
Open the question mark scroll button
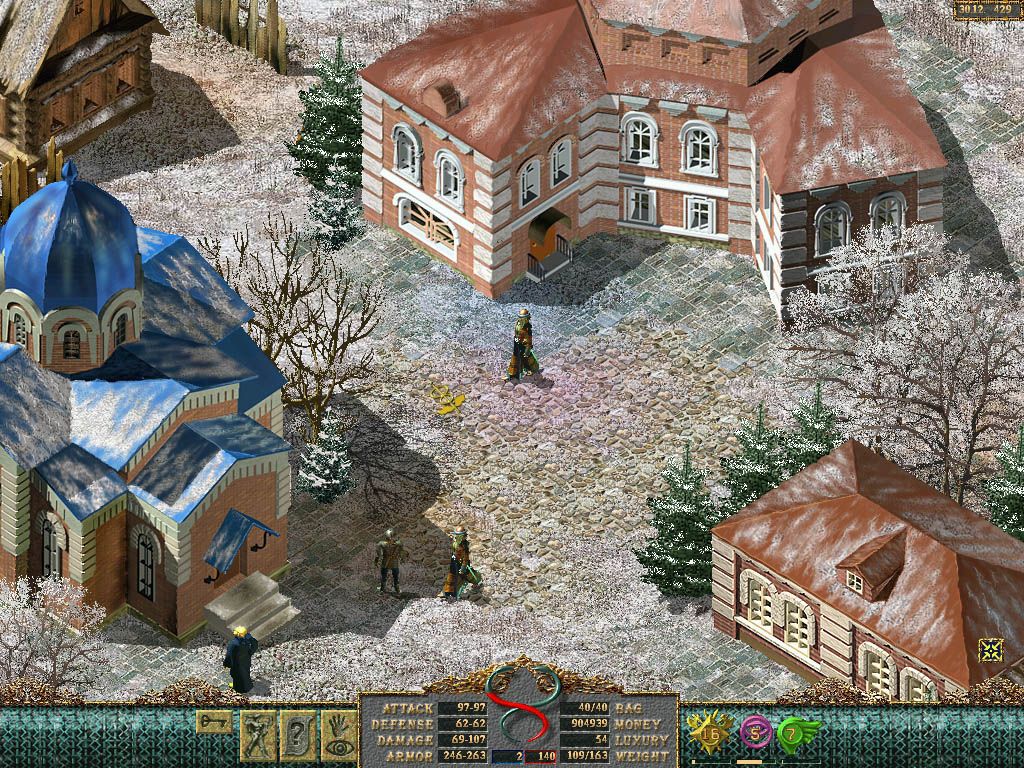tap(299, 736)
